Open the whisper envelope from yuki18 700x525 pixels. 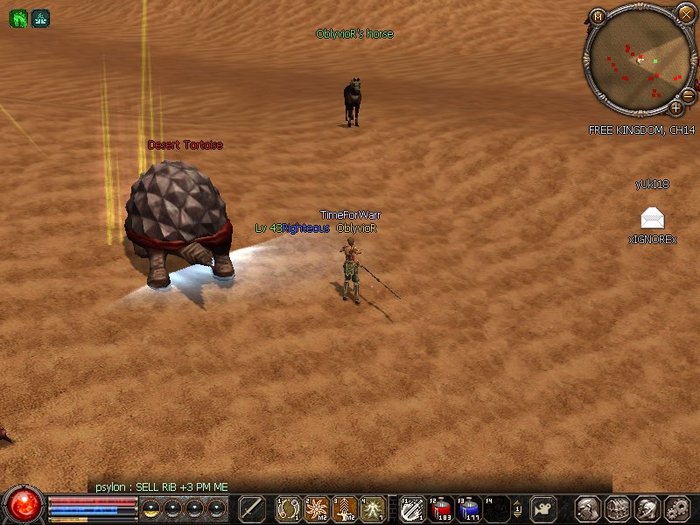point(652,217)
